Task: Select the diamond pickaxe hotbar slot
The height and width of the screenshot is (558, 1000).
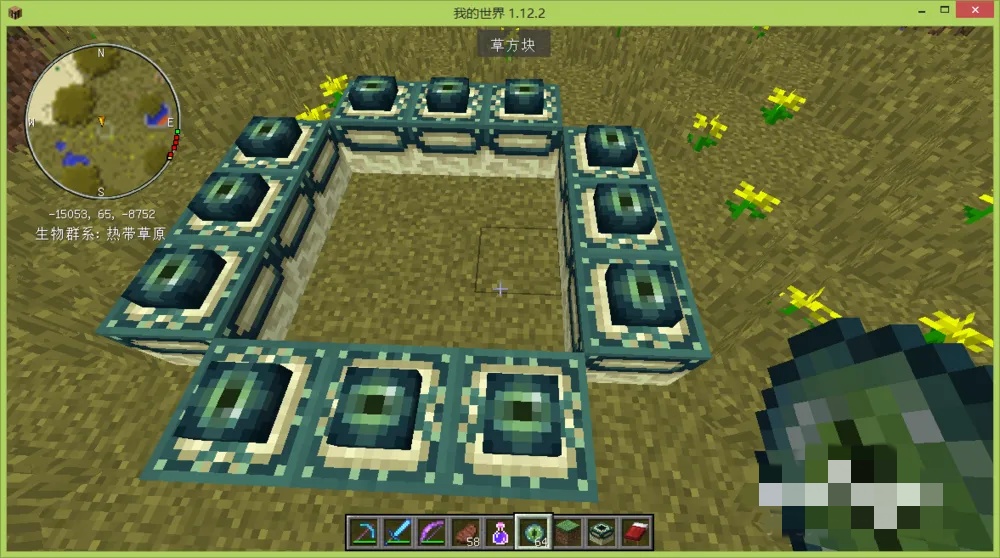Action: point(363,531)
